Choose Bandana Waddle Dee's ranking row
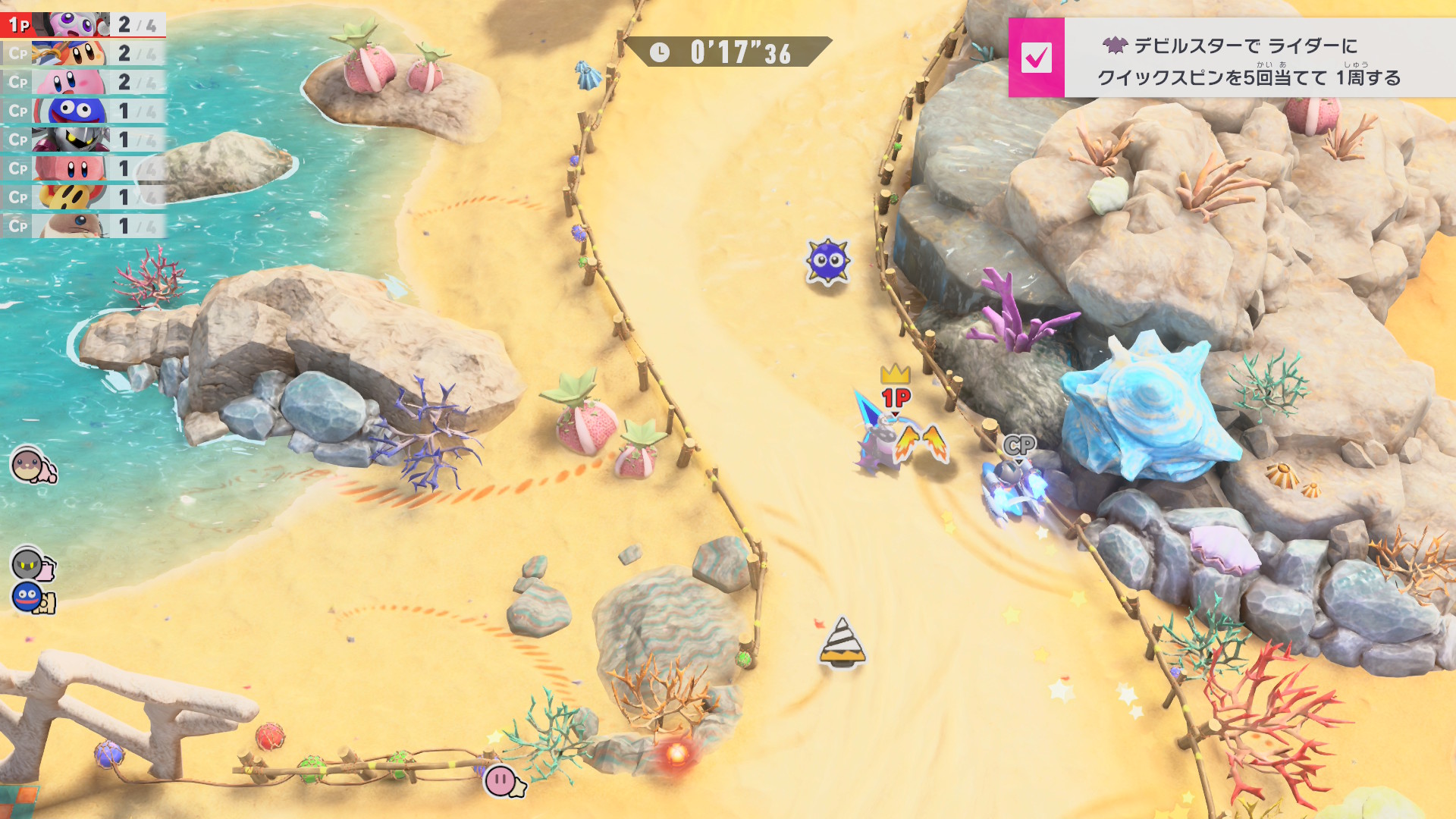This screenshot has height=819, width=1456. pos(83,53)
